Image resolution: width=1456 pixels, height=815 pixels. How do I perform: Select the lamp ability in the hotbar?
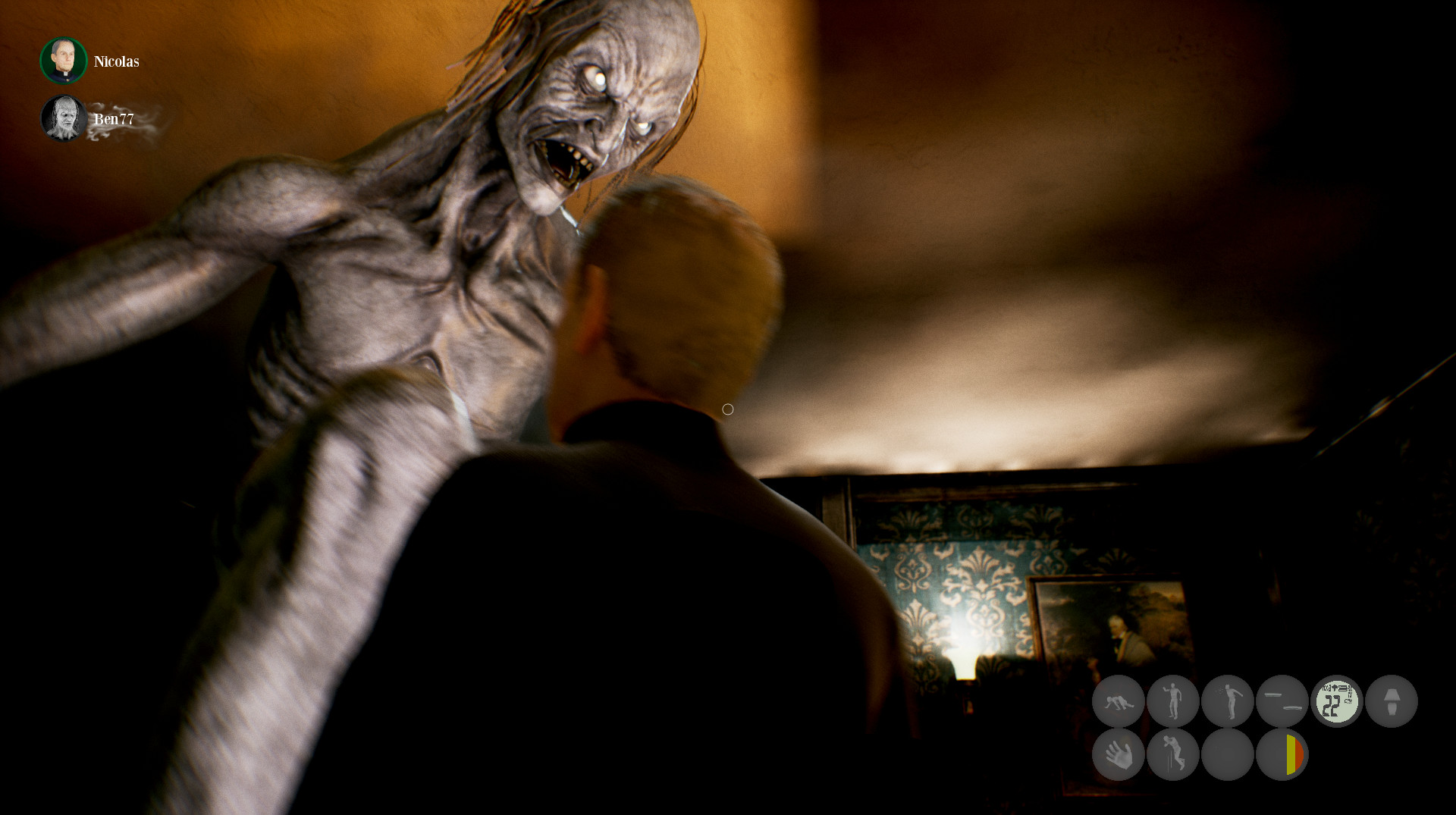tap(1393, 701)
